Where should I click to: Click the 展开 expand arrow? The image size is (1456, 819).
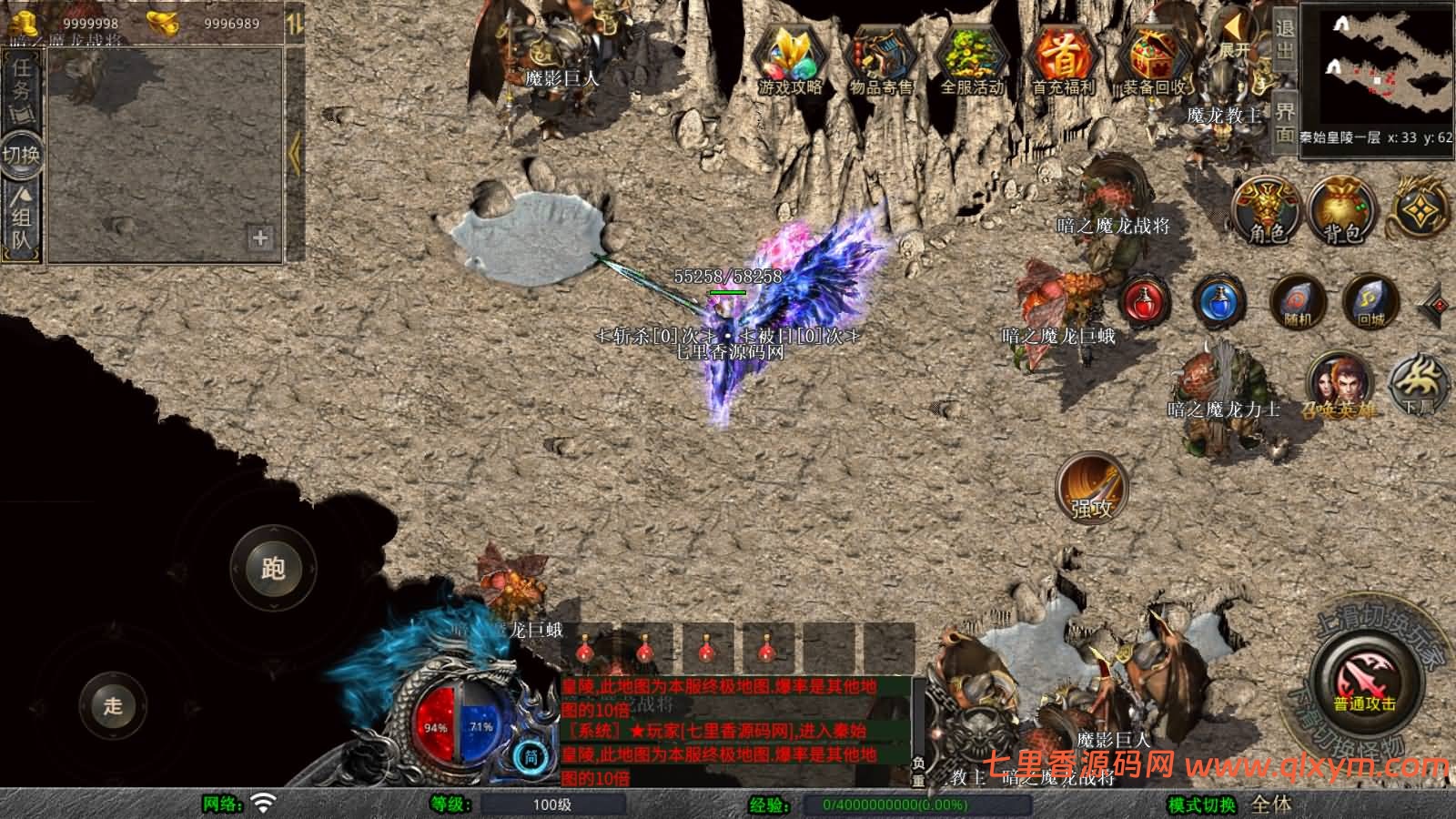coord(1235,35)
